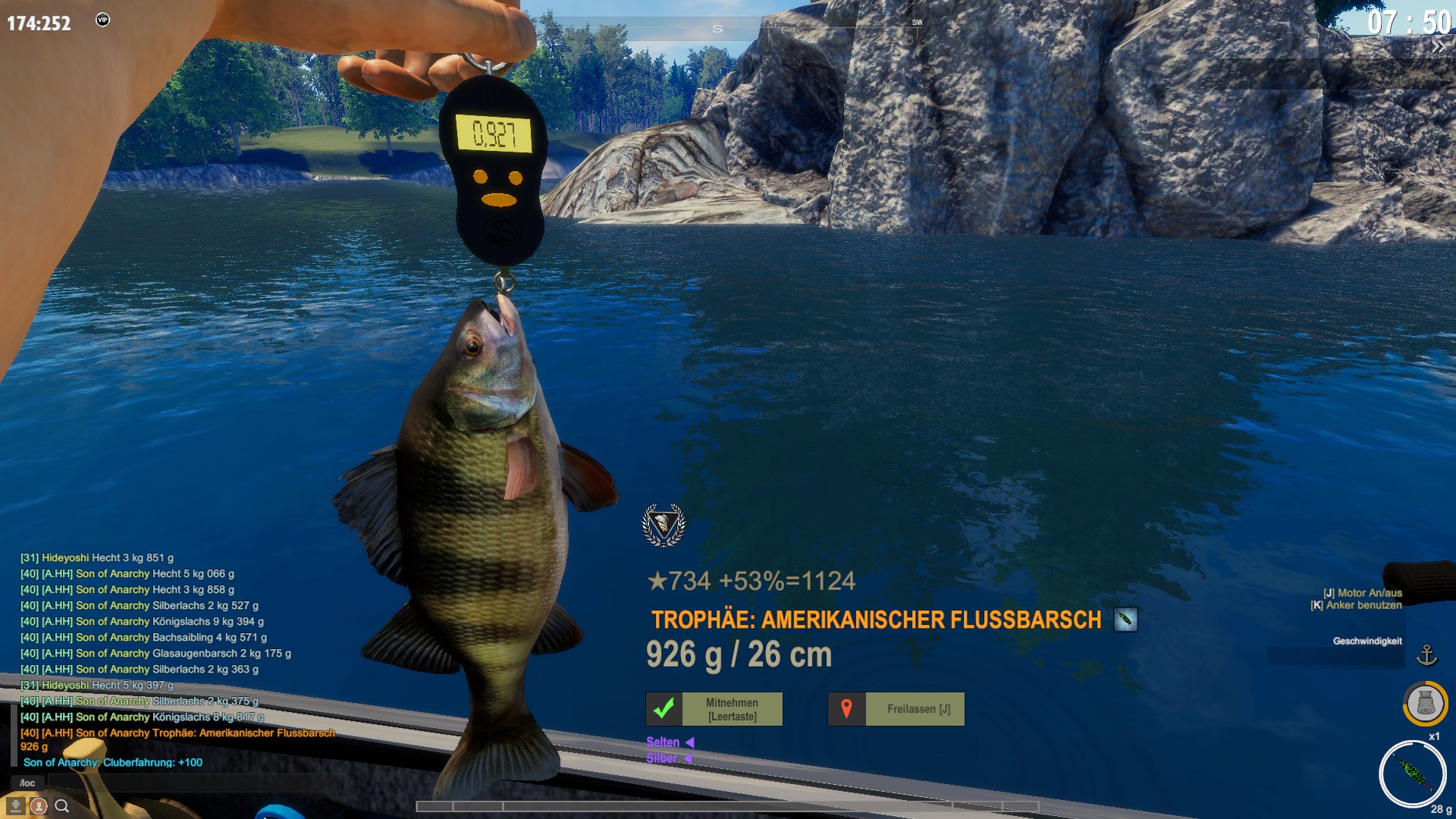Viewport: 1456px width, 819px height.
Task: Click the trophy laurel badge icon
Action: (x=664, y=525)
